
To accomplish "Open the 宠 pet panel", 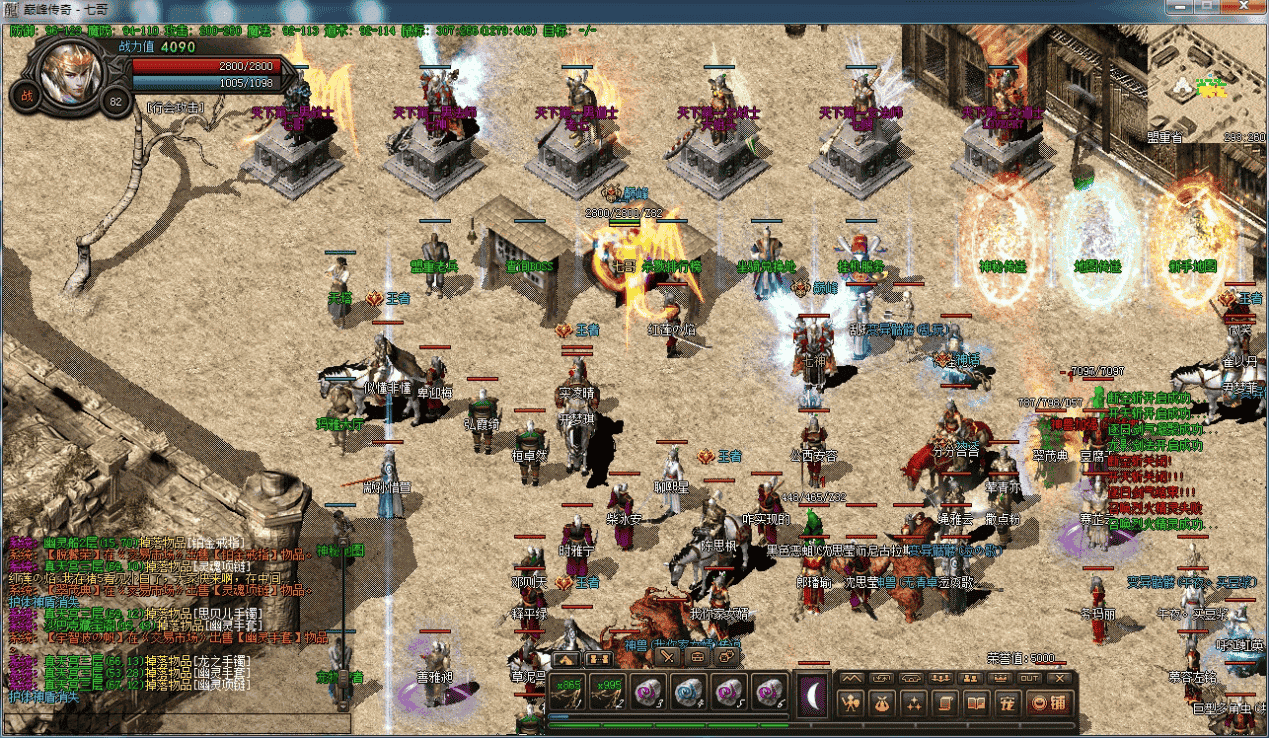I will (x=1007, y=704).
